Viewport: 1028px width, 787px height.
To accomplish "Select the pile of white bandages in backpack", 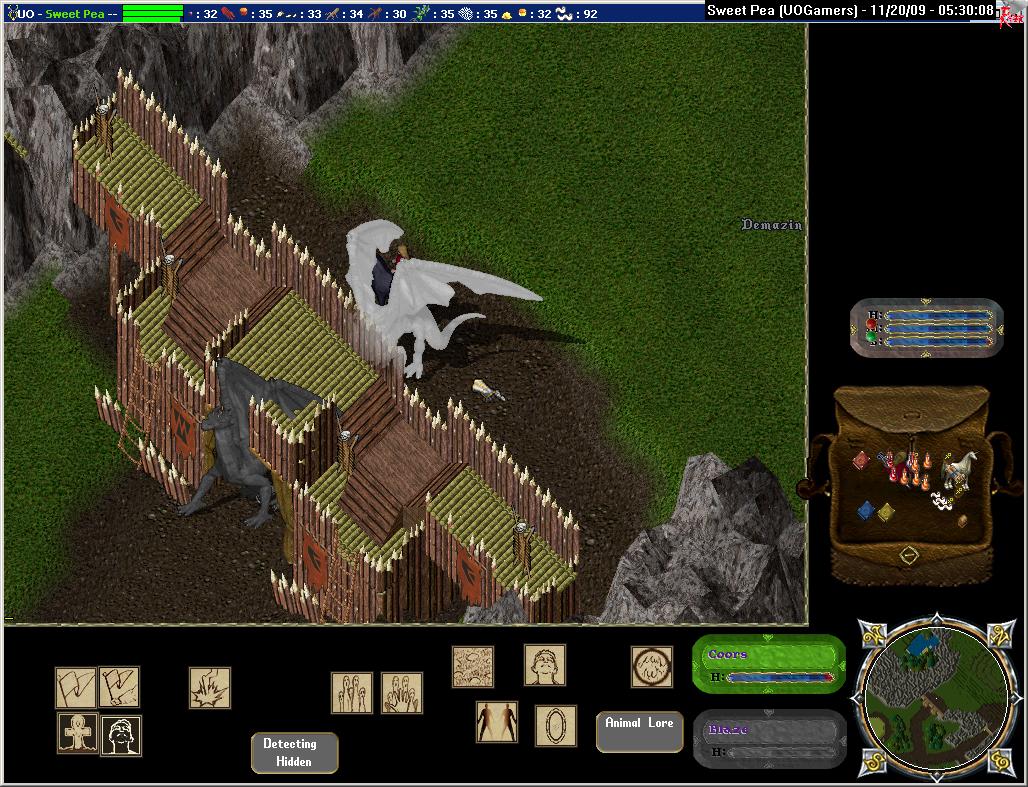I will pos(940,497).
